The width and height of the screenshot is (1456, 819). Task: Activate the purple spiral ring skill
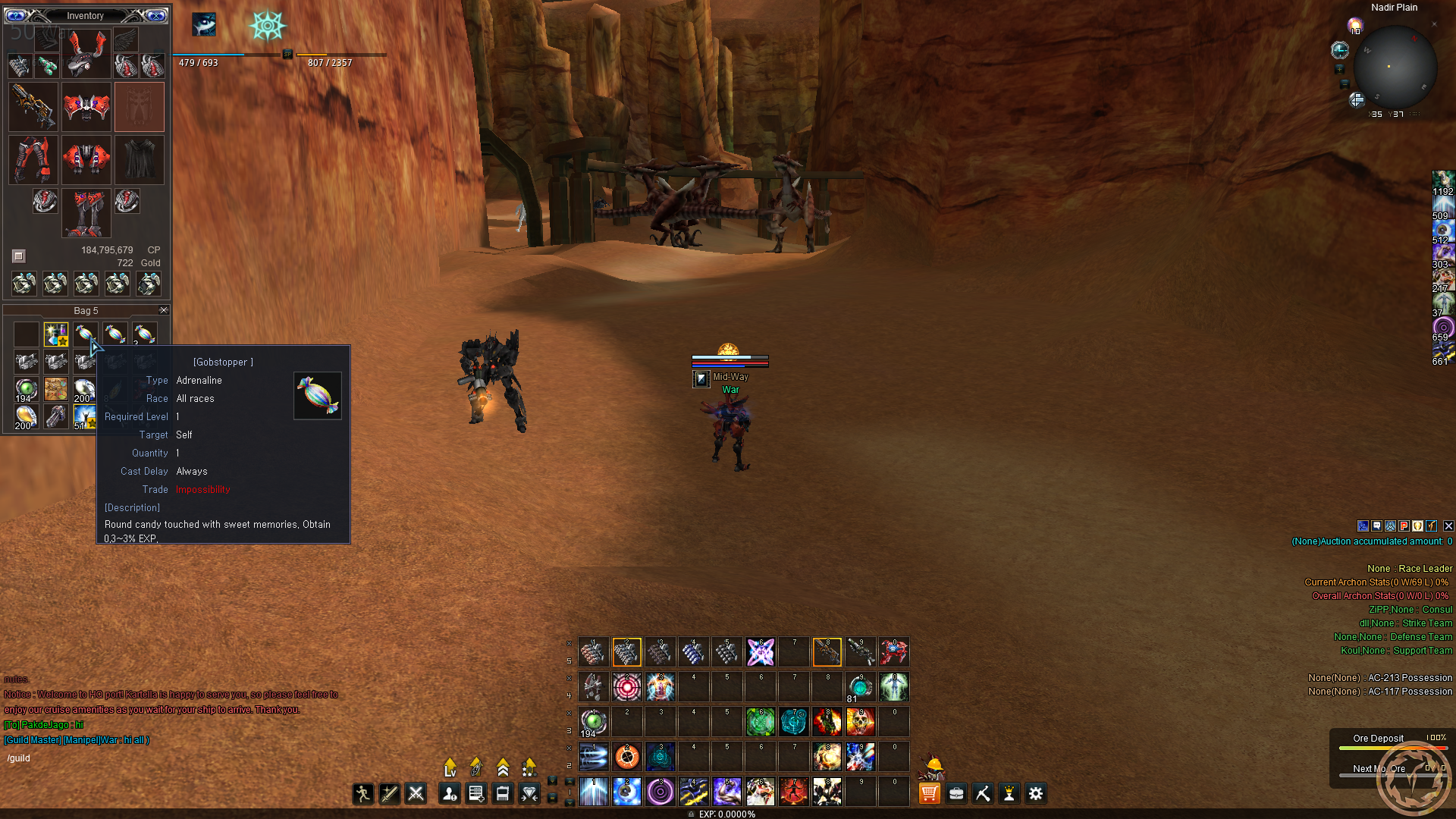pos(661,792)
